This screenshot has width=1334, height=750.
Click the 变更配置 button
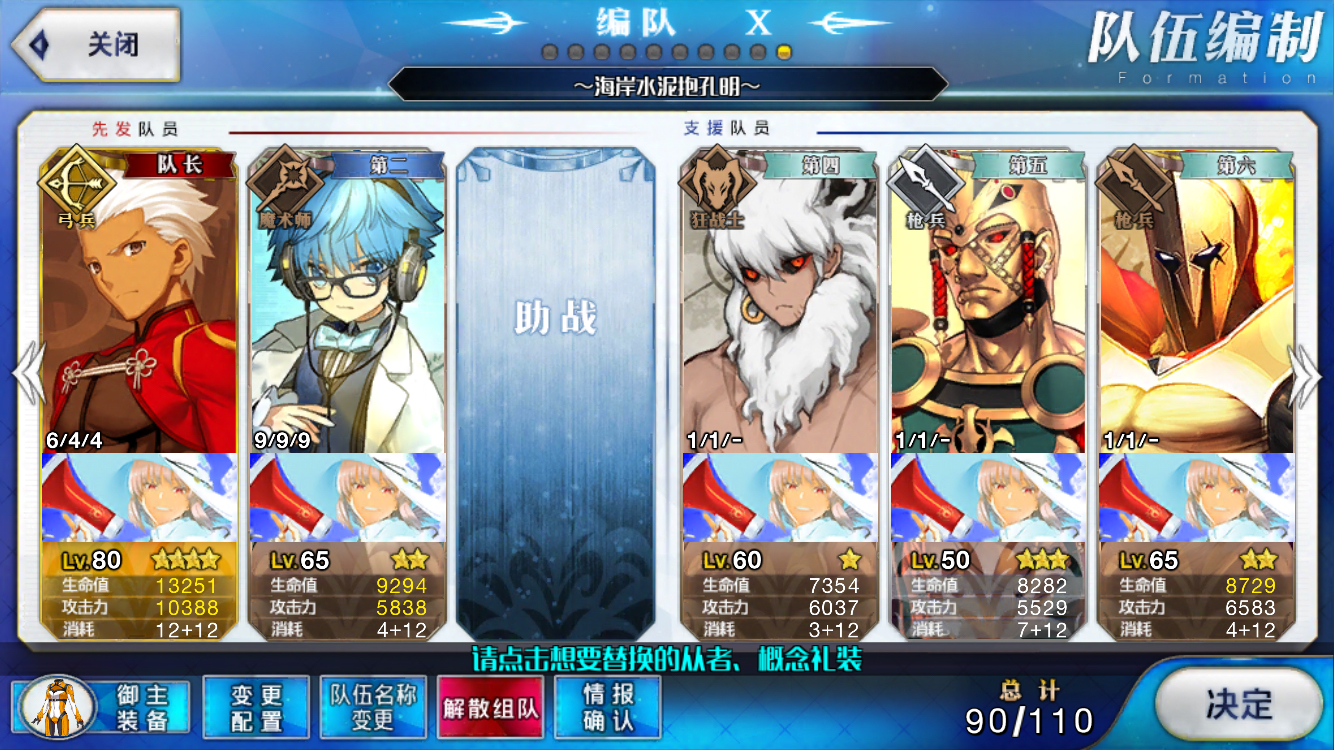(x=256, y=707)
